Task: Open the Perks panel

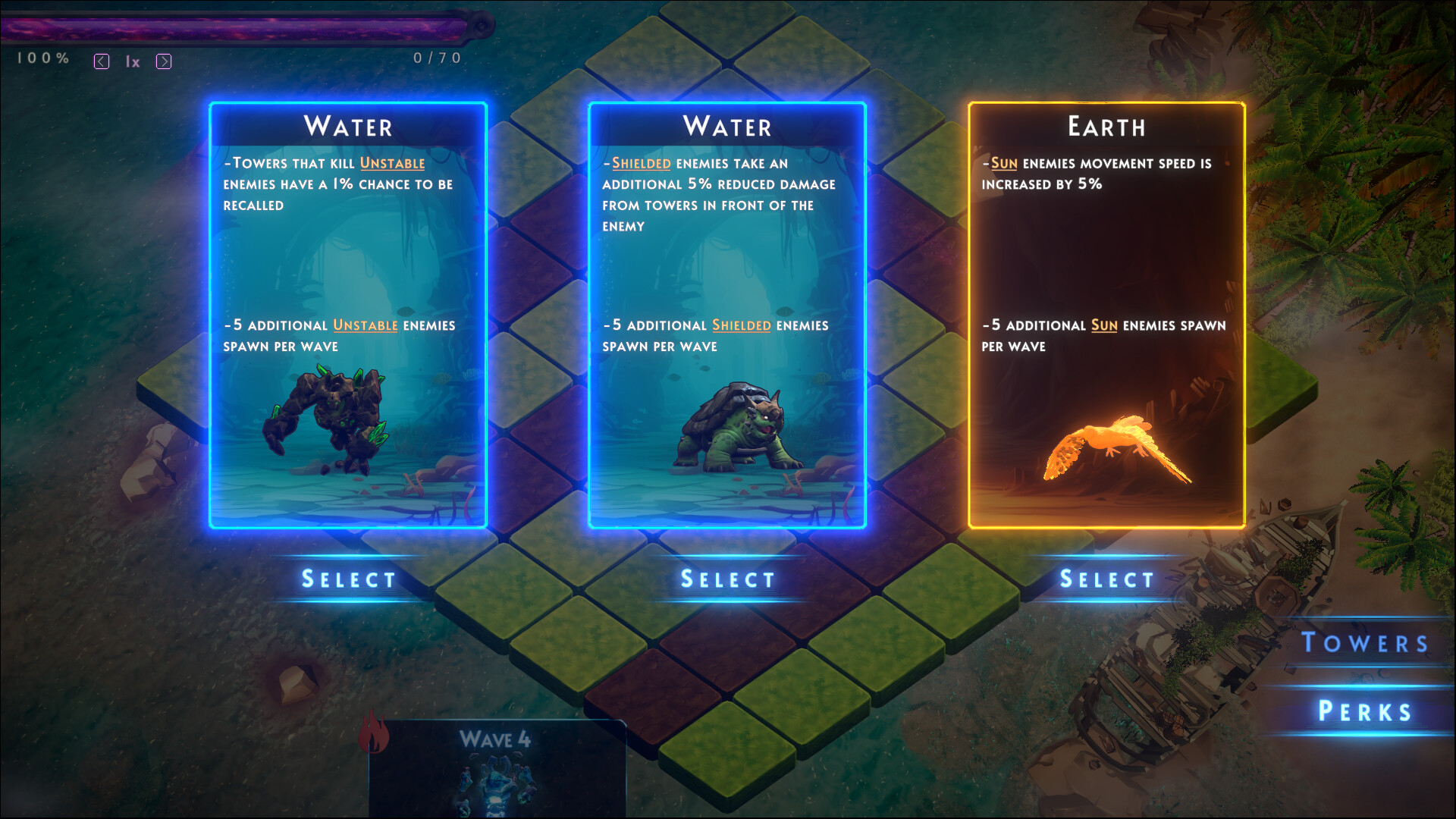Action: [1365, 711]
